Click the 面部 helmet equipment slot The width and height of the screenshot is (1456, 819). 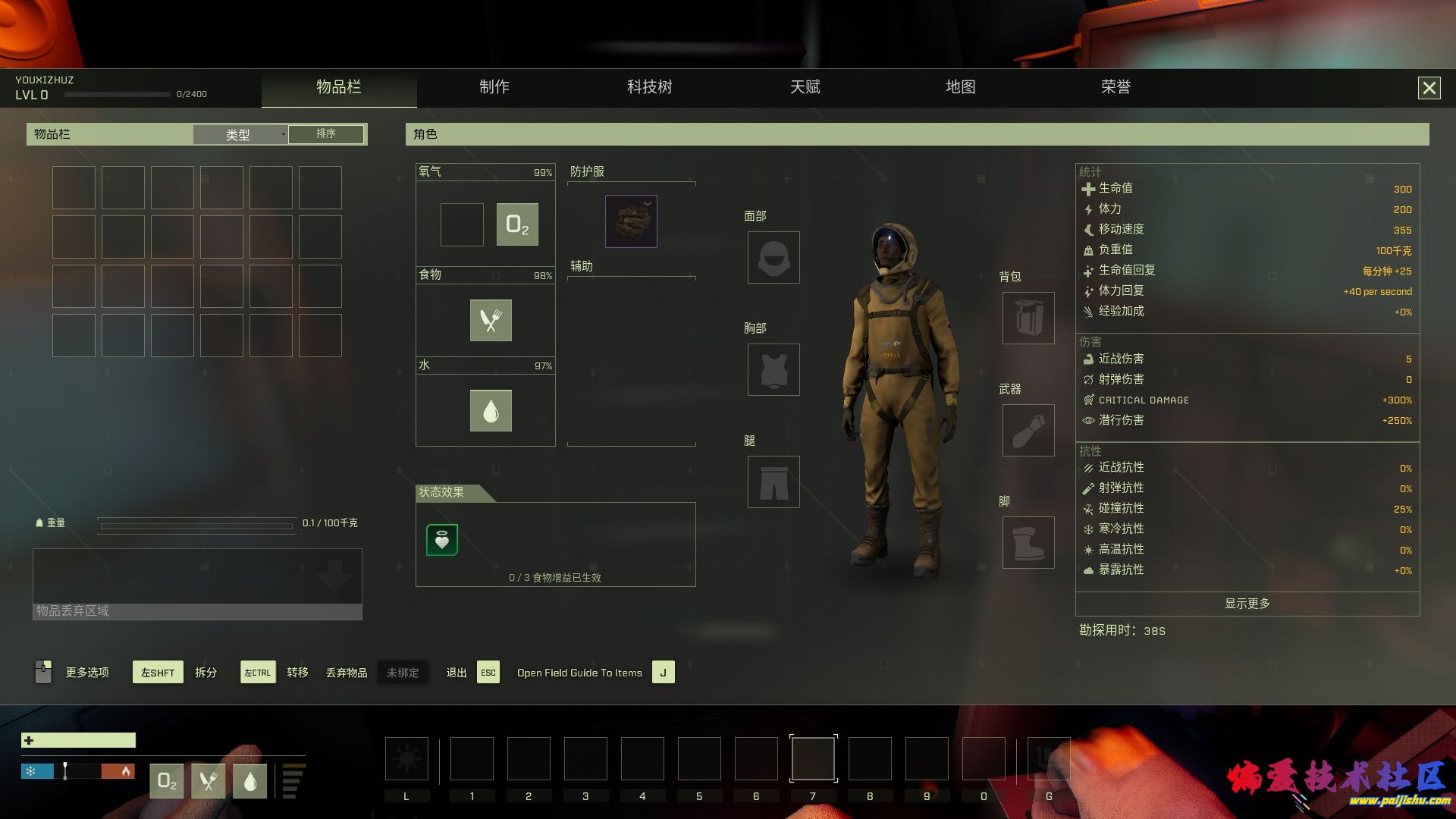tap(773, 258)
